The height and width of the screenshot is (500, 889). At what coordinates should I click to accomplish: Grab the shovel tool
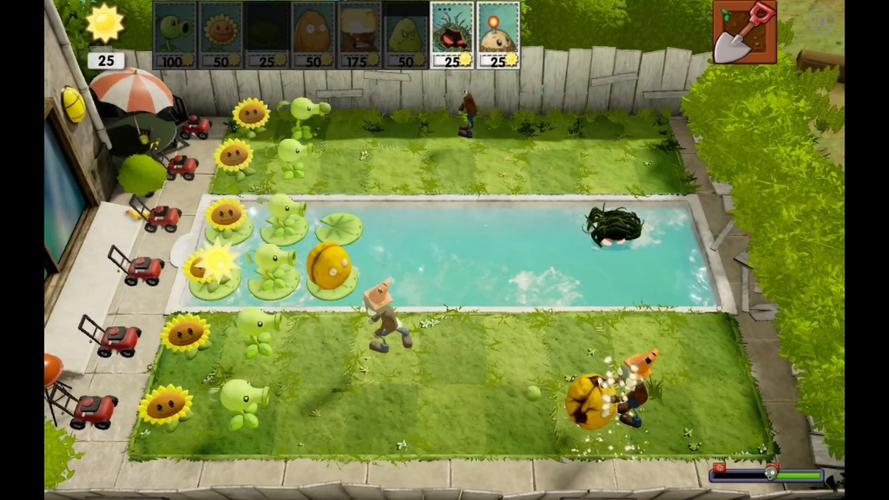pos(745,31)
